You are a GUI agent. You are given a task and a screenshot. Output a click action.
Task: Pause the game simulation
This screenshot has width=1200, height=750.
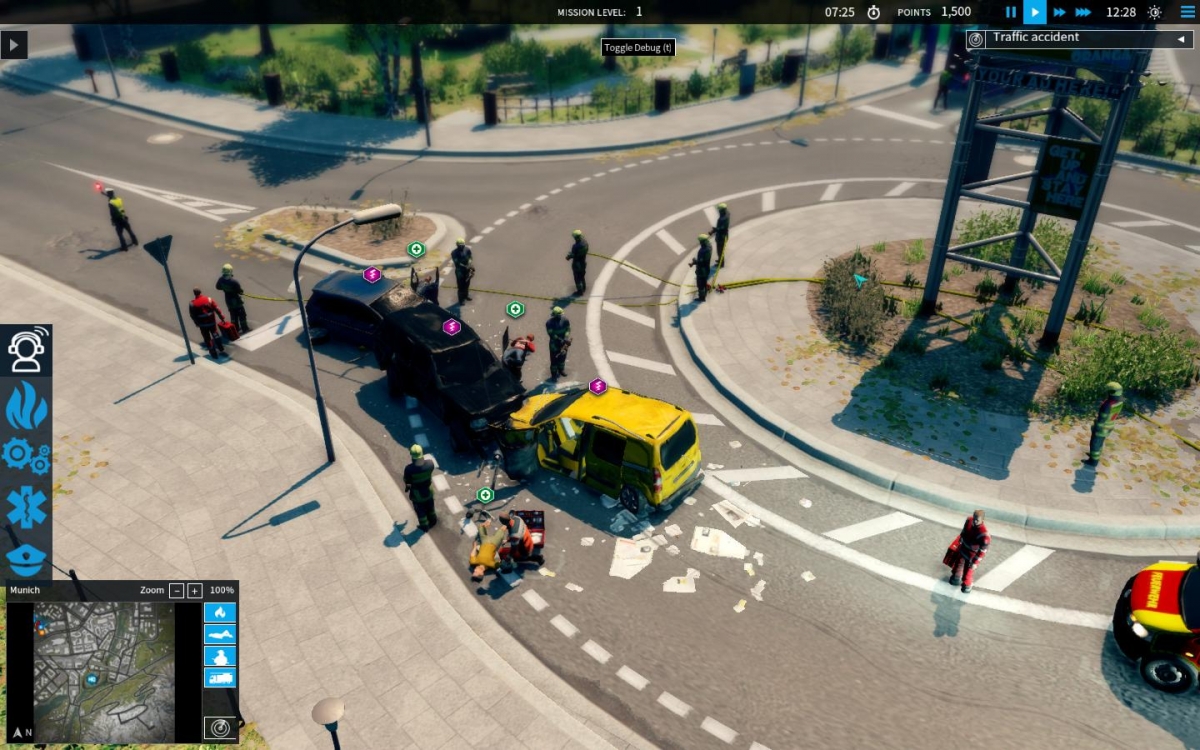[1011, 12]
